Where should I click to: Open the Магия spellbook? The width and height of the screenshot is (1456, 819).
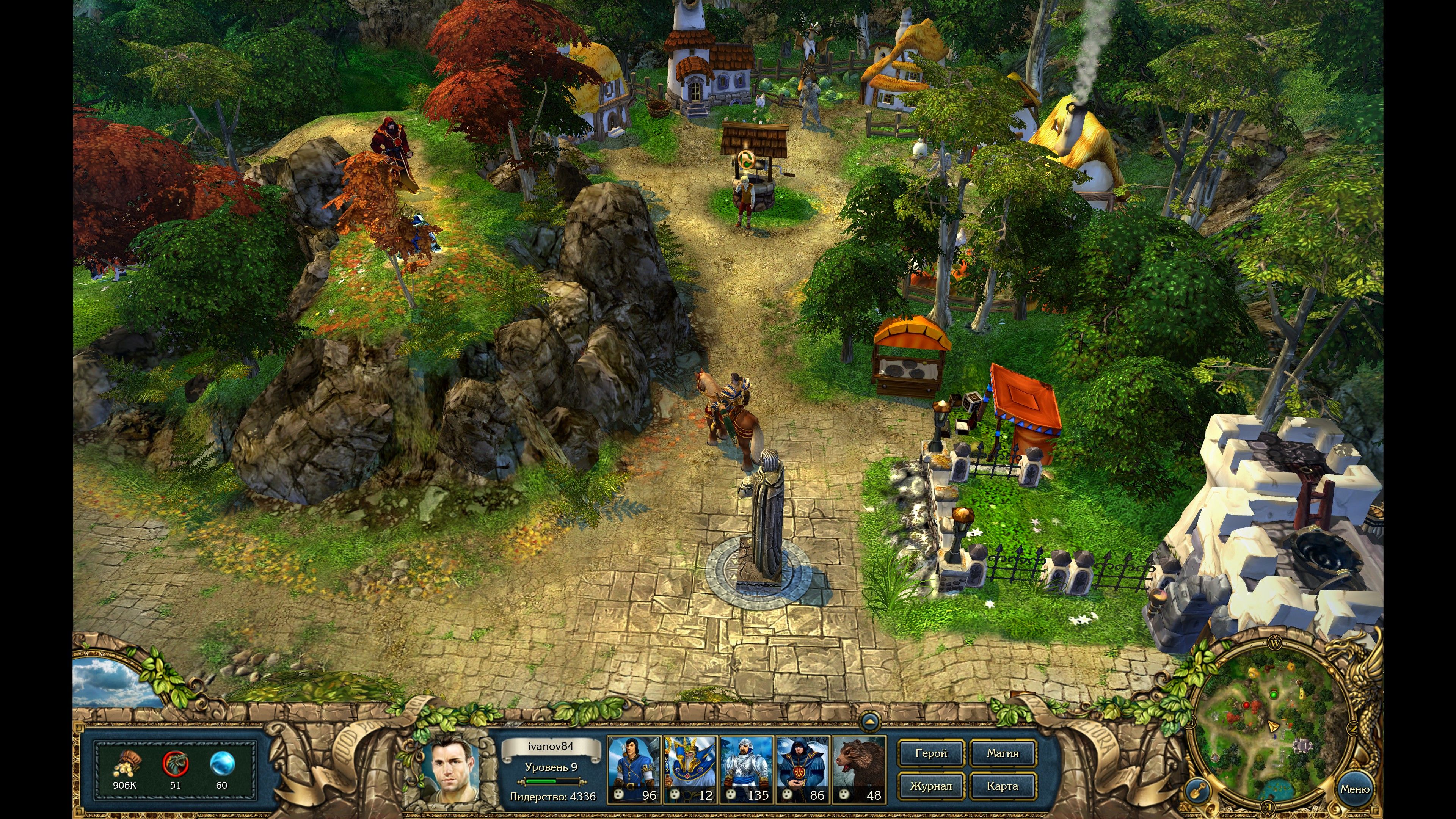coord(1003,753)
